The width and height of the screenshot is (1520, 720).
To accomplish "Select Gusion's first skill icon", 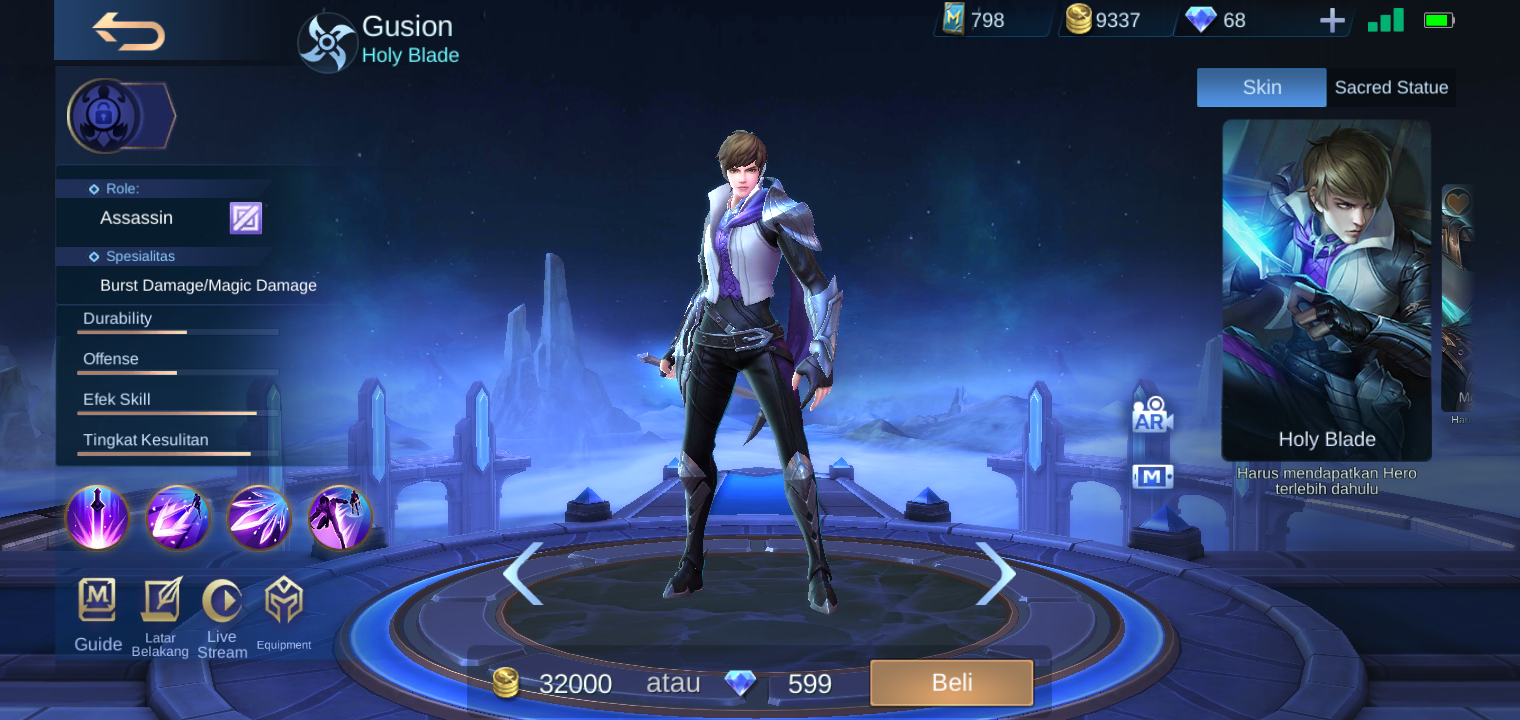I will [x=97, y=518].
